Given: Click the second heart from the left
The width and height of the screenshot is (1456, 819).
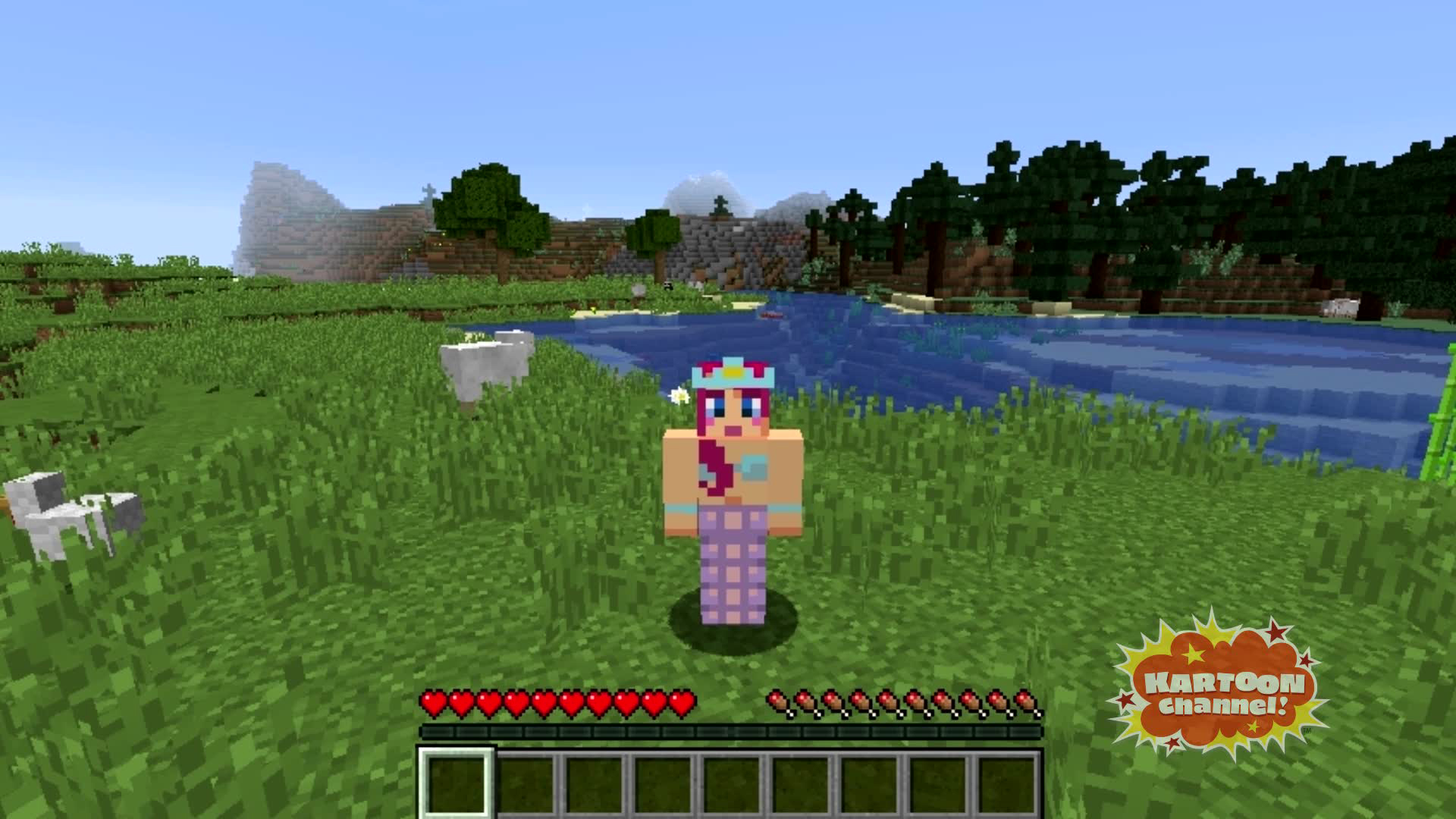Looking at the screenshot, I should point(461,702).
